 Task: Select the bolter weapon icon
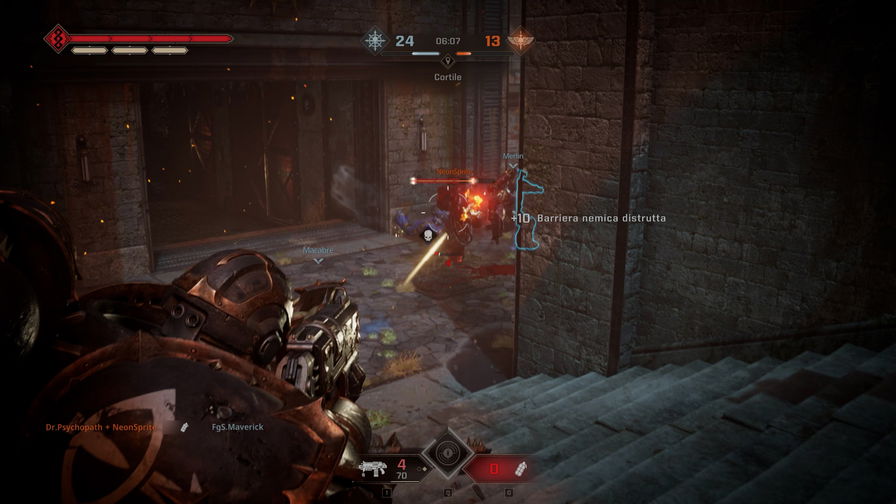pos(370,467)
